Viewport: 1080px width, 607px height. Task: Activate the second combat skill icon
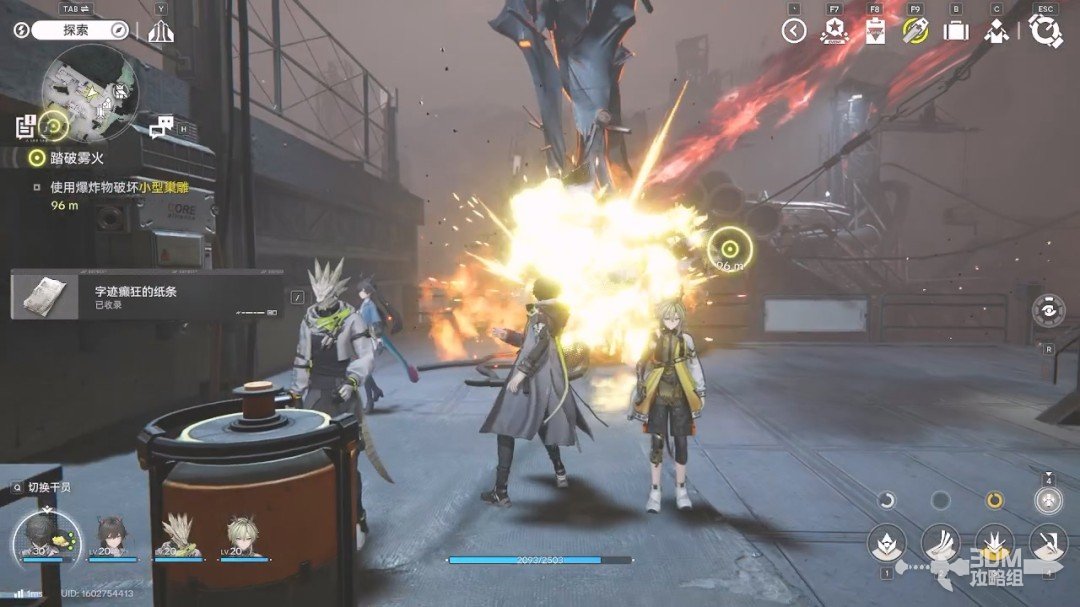pyautogui.click(x=940, y=542)
